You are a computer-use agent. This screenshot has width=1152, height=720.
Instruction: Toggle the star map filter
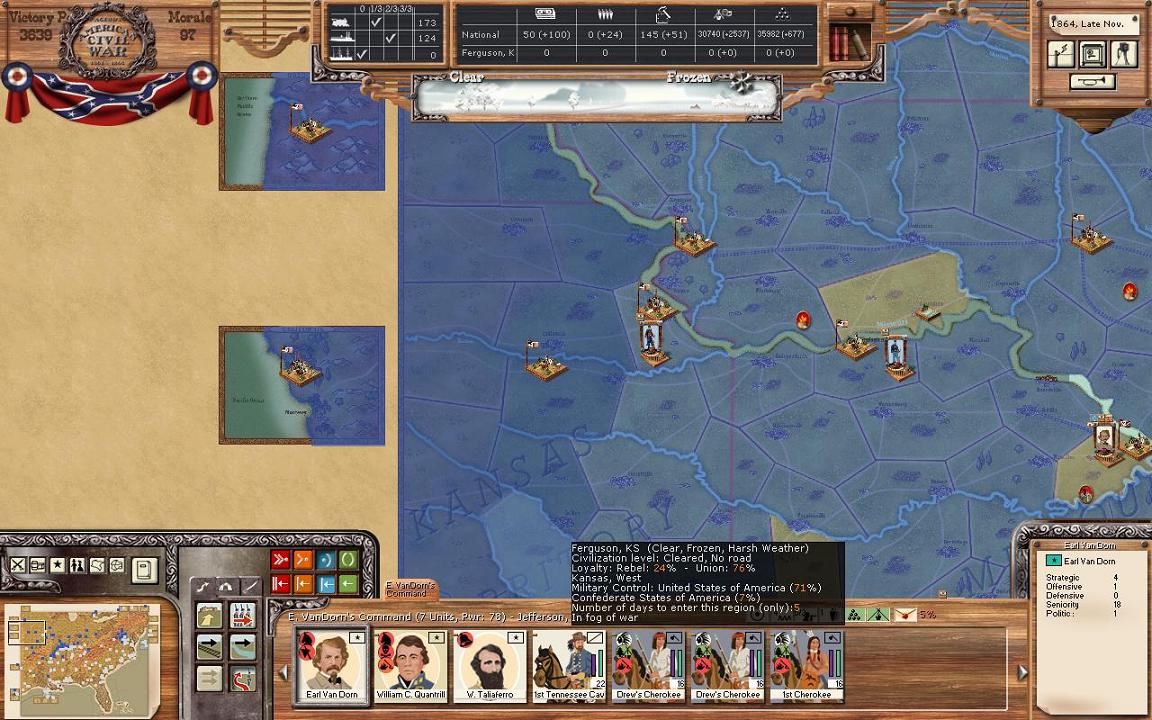tap(57, 566)
